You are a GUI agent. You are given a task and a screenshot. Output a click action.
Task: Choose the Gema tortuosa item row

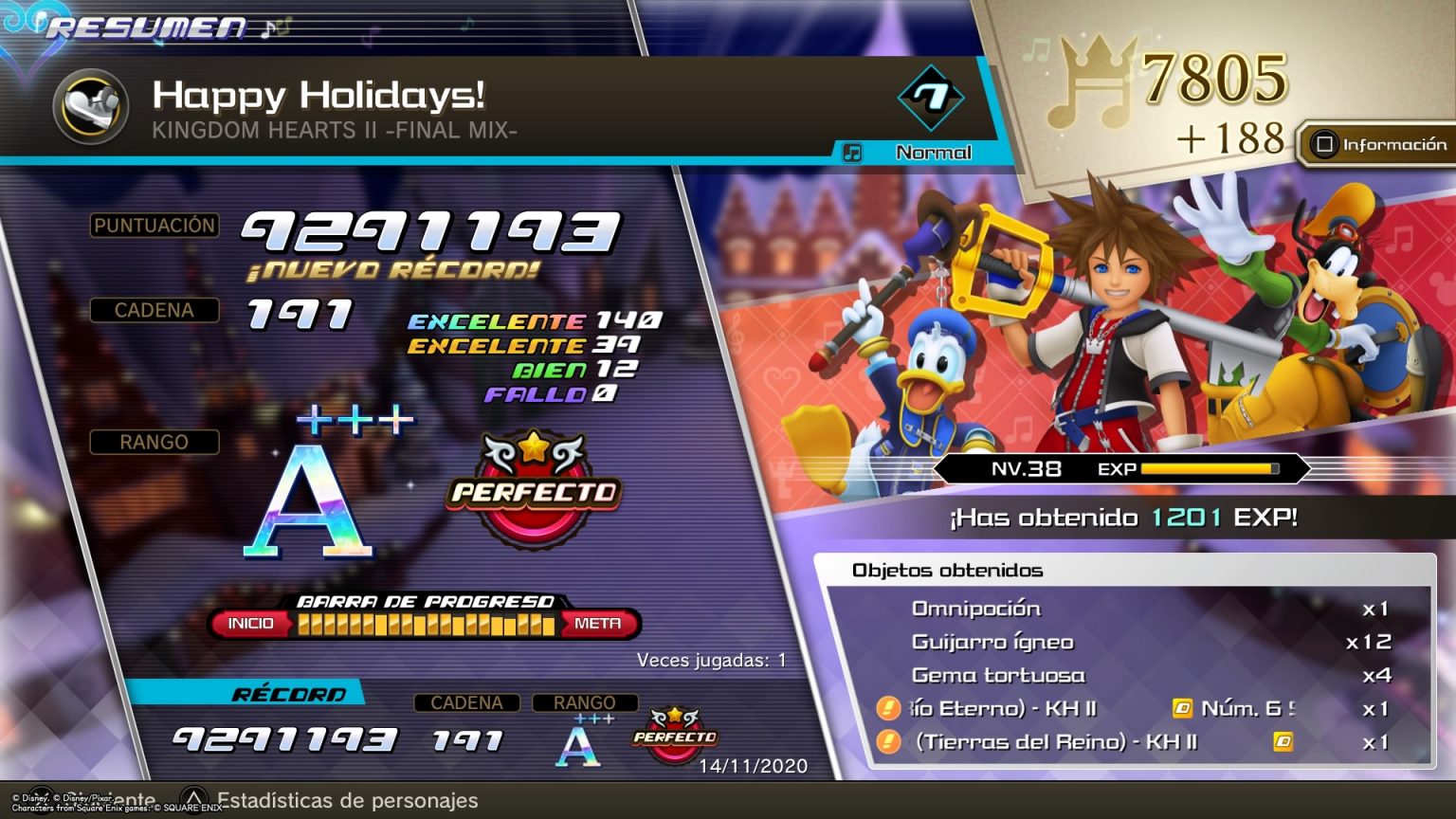1128,675
